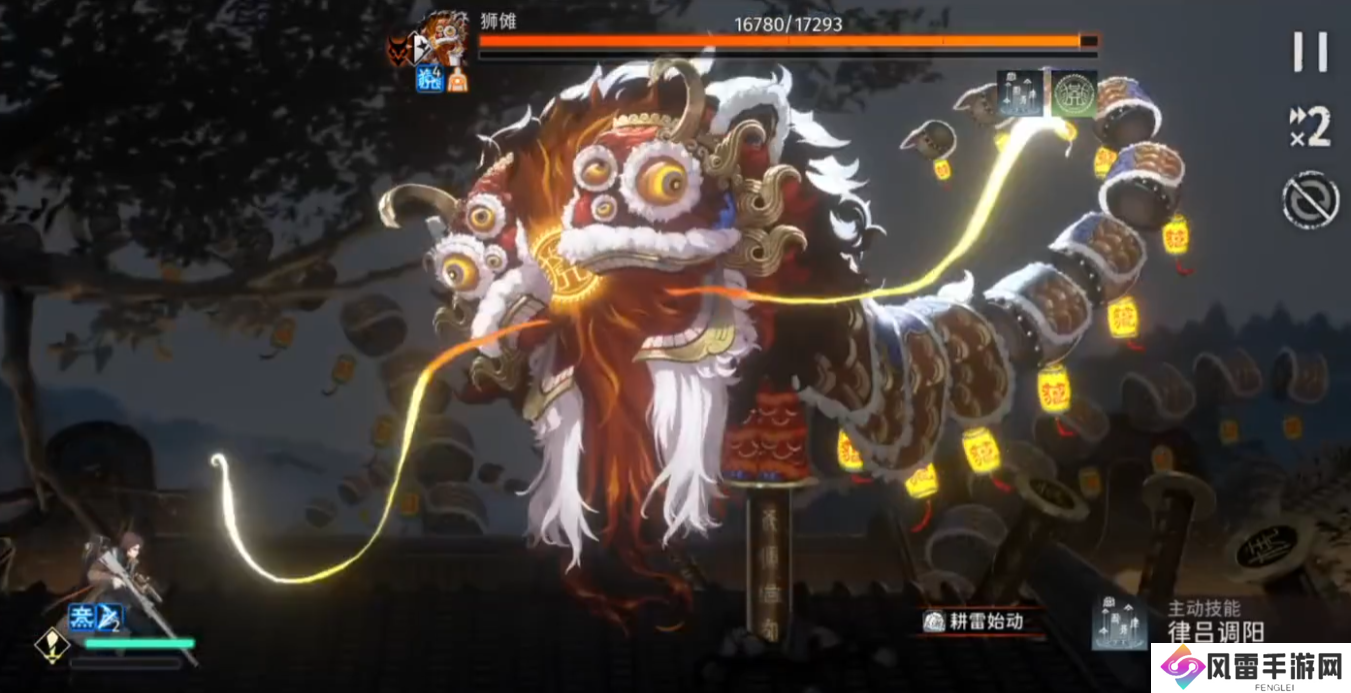Tap the red fox-mask icon beside boss portrait
The height and width of the screenshot is (693, 1351).
click(401, 48)
